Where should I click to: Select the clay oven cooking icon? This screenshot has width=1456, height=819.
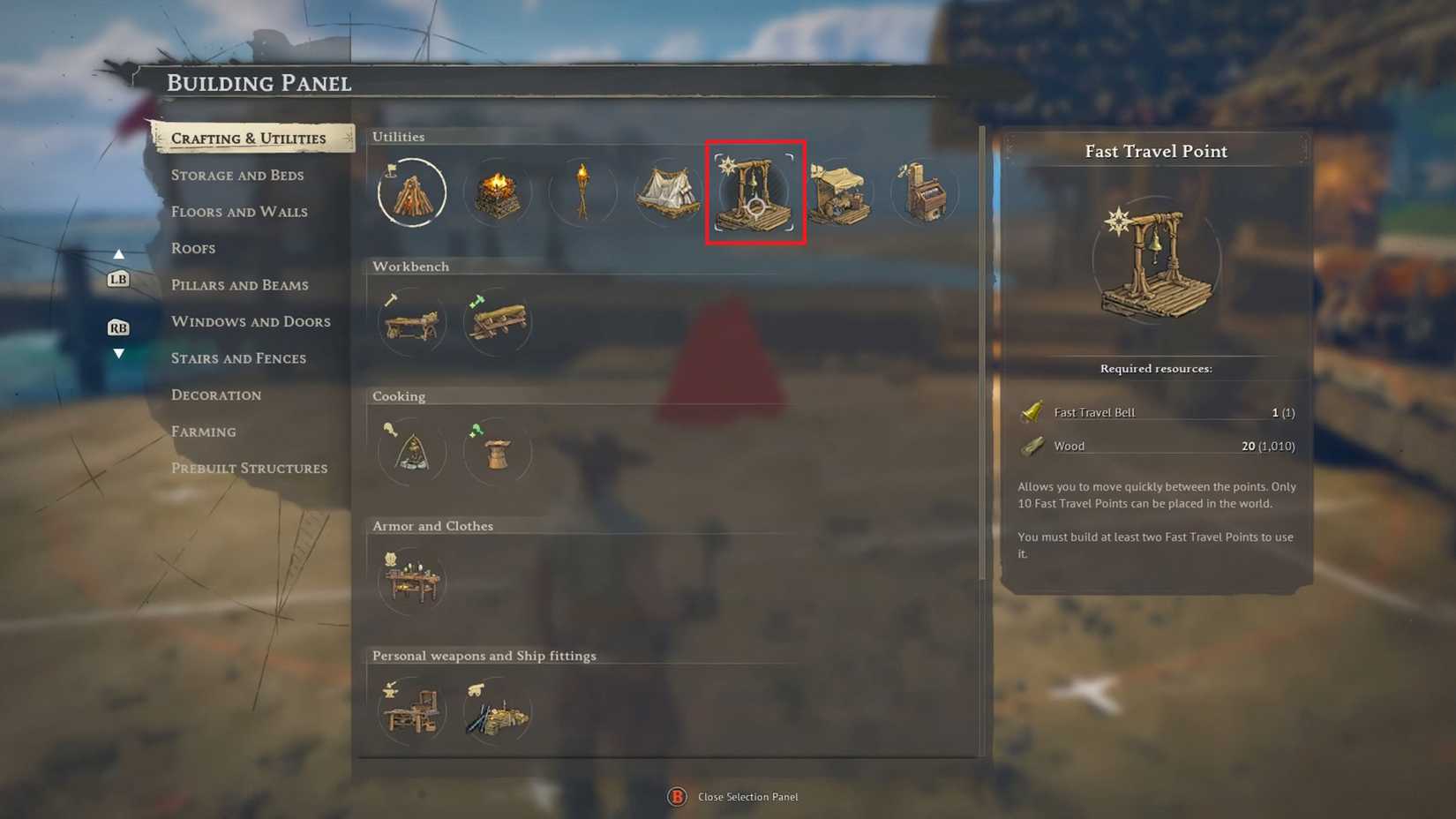coord(497,451)
